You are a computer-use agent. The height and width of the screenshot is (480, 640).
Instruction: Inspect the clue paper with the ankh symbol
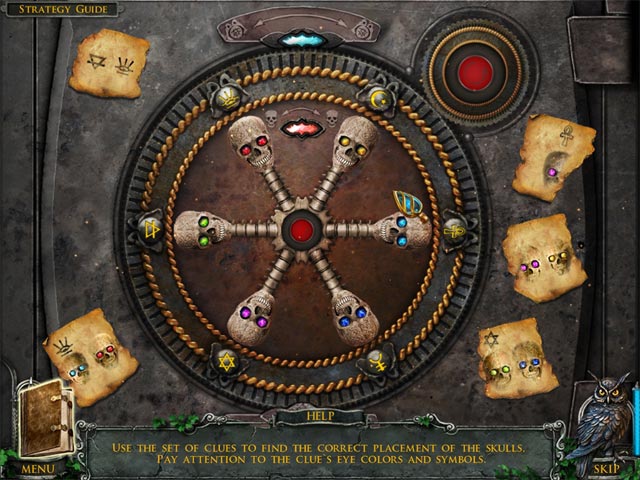pyautogui.click(x=554, y=157)
